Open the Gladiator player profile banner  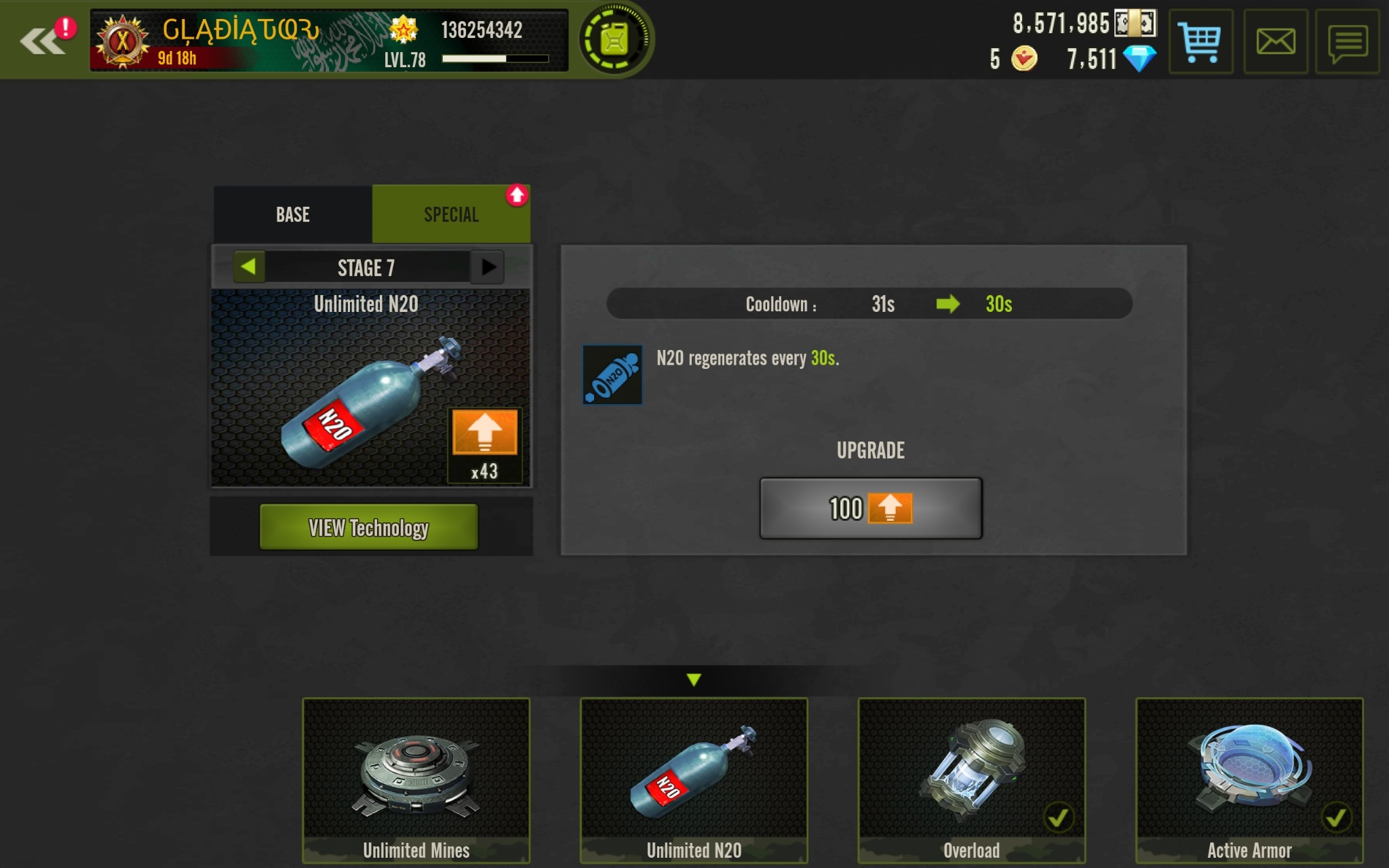tap(328, 41)
